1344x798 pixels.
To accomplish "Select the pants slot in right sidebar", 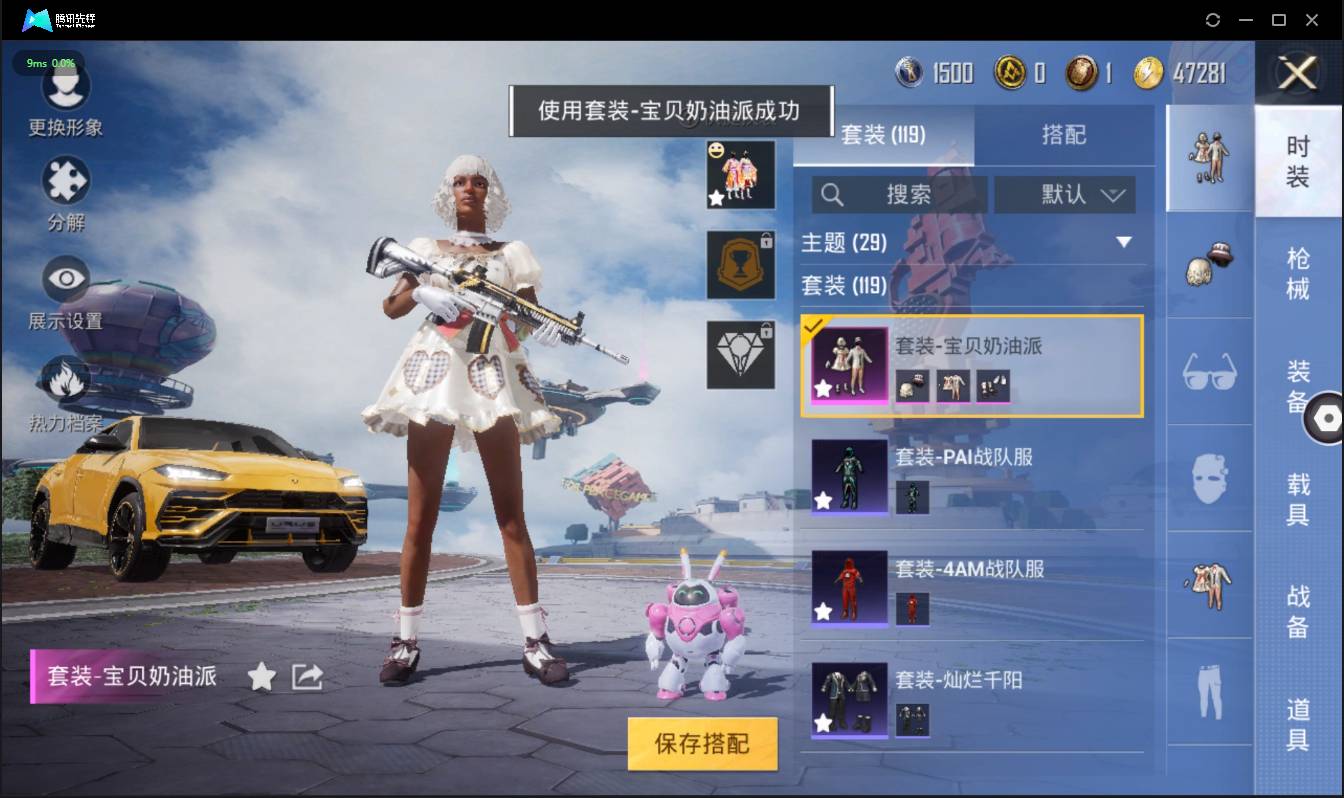I will tap(1209, 690).
